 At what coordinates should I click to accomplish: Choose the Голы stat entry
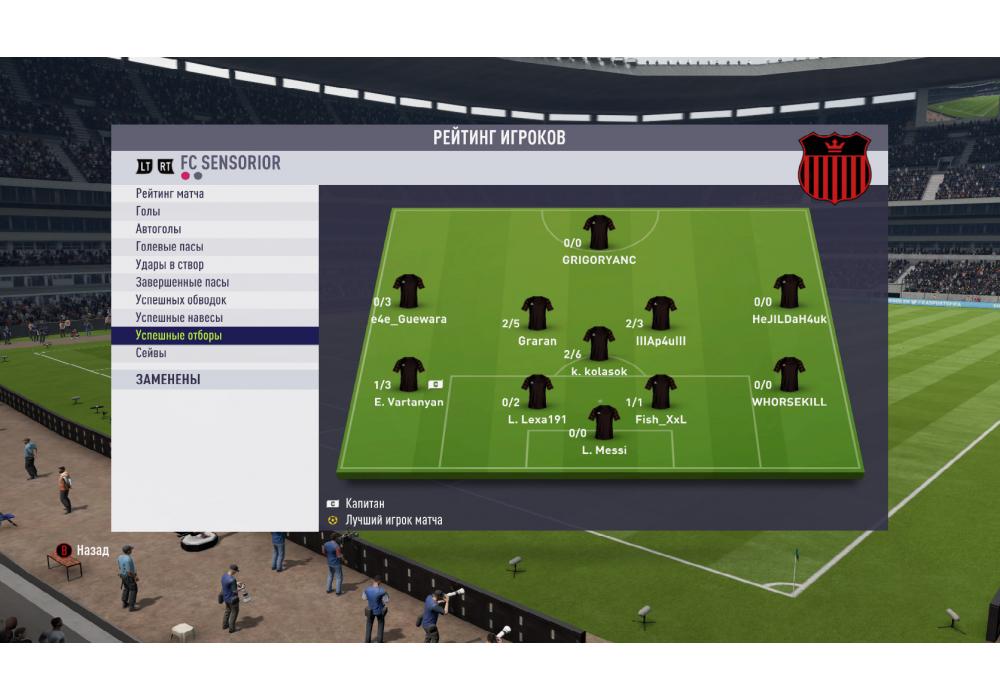(214, 212)
